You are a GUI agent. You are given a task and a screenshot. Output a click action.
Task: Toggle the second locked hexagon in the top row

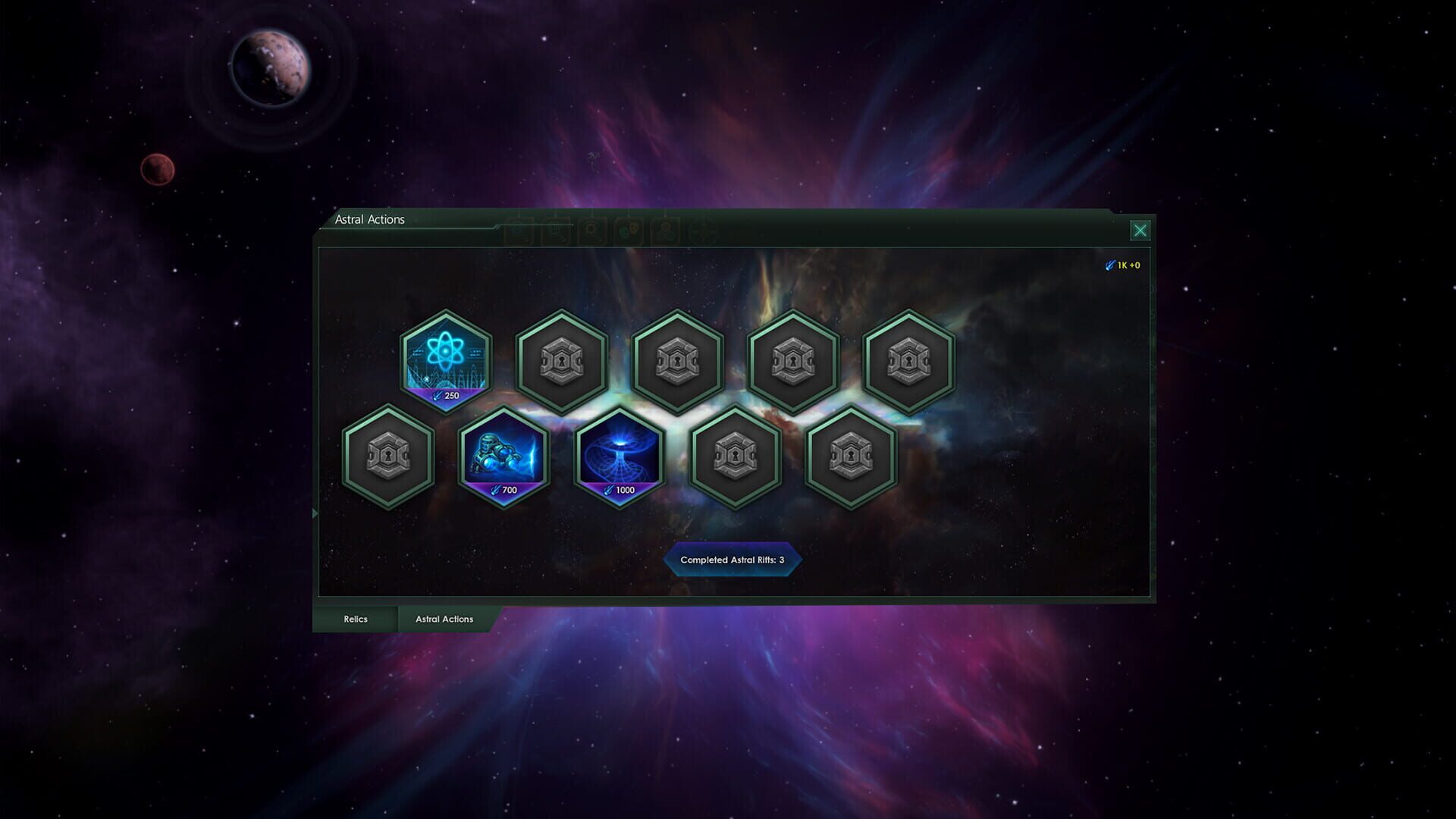click(x=563, y=362)
